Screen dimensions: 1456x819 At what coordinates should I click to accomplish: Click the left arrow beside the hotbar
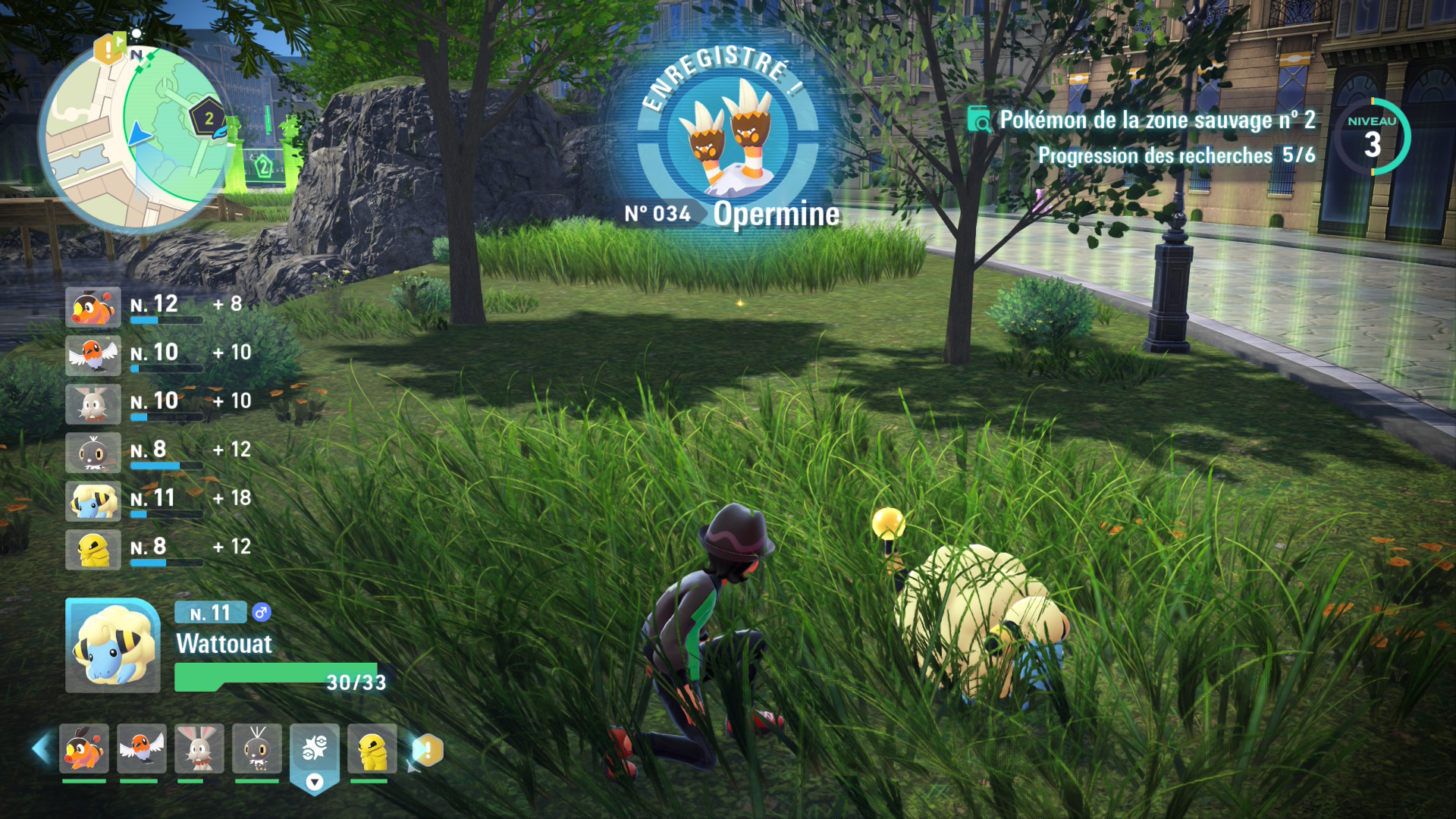tap(42, 748)
